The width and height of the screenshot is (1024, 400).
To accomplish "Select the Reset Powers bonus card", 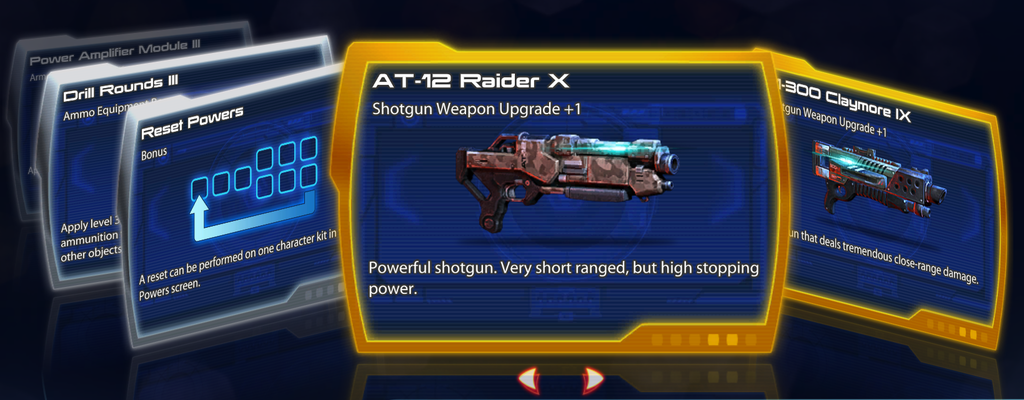I will (x=235, y=200).
